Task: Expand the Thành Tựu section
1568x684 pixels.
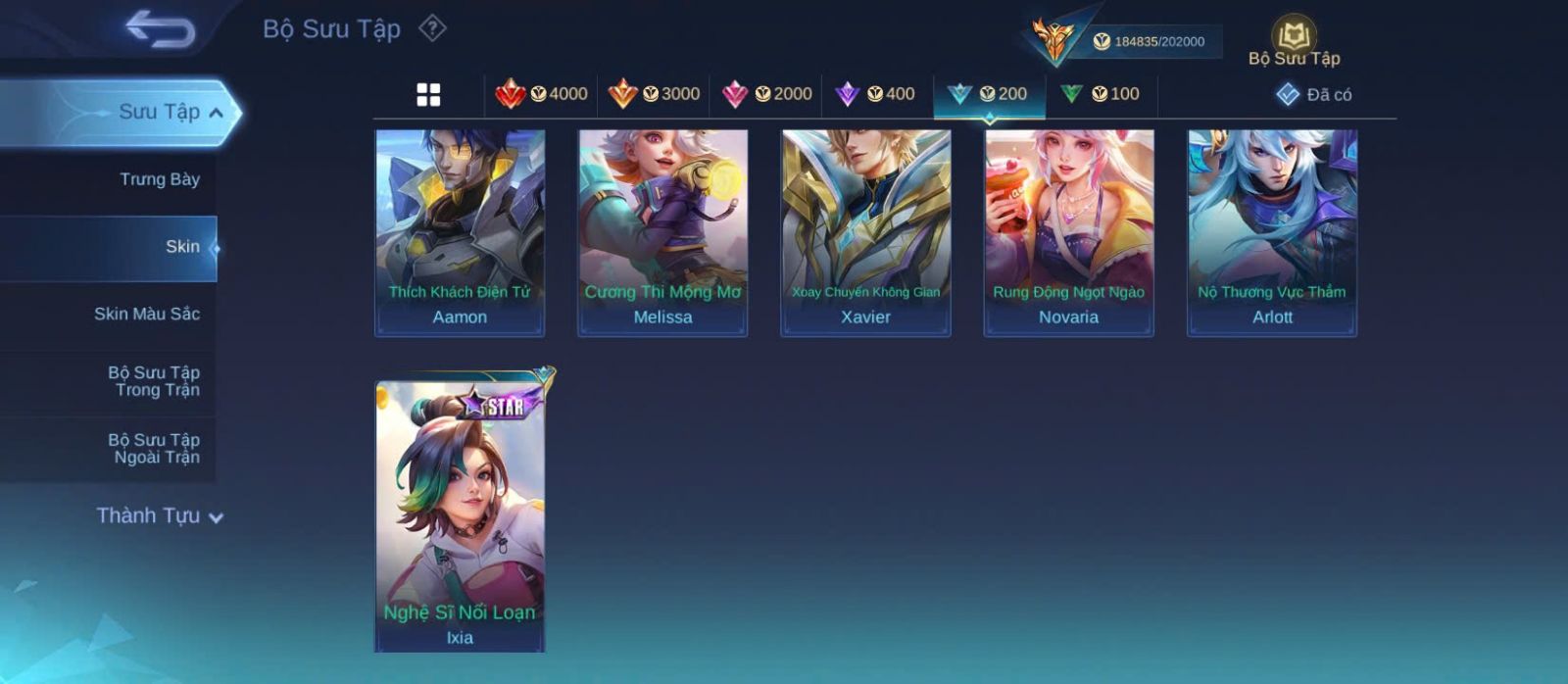Action: 160,515
